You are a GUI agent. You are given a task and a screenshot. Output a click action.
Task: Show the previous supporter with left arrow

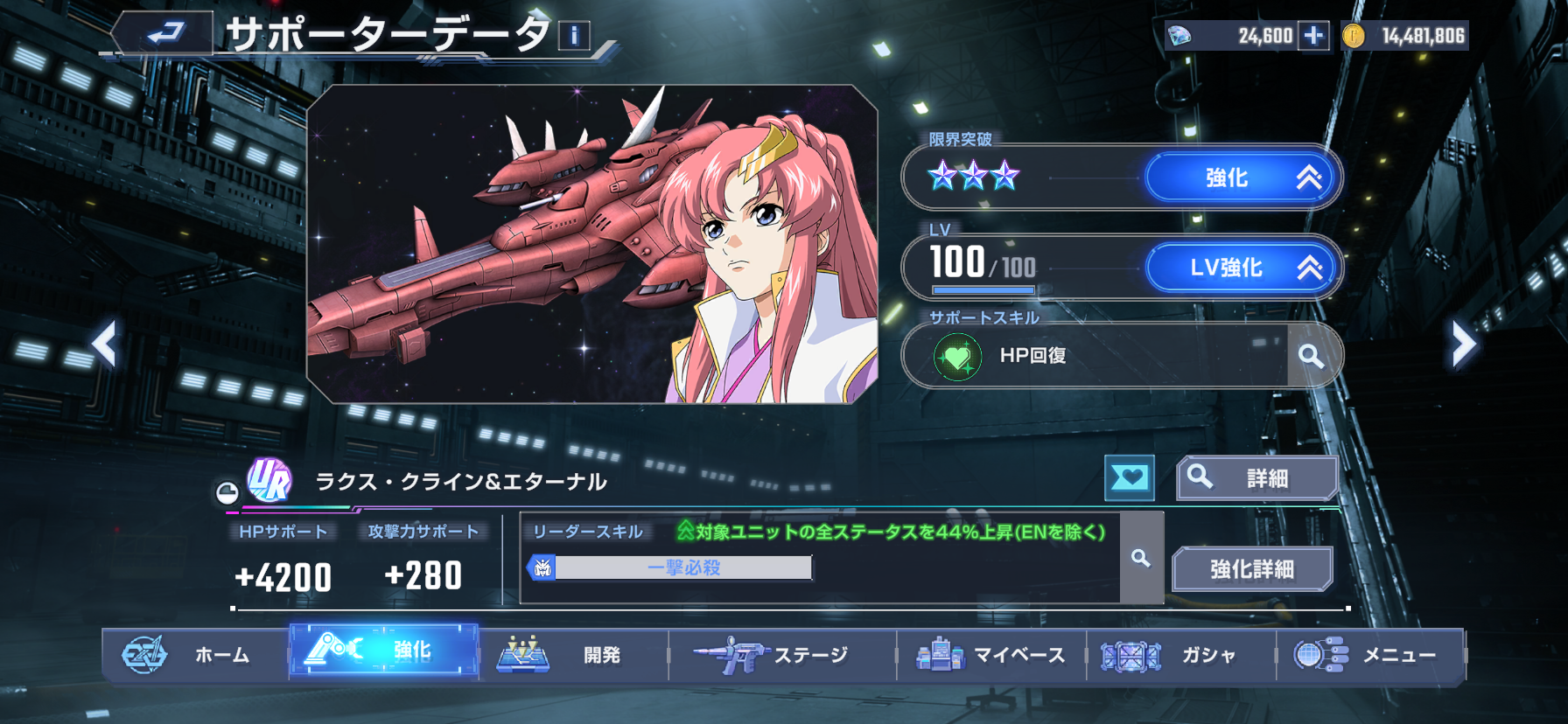point(105,343)
